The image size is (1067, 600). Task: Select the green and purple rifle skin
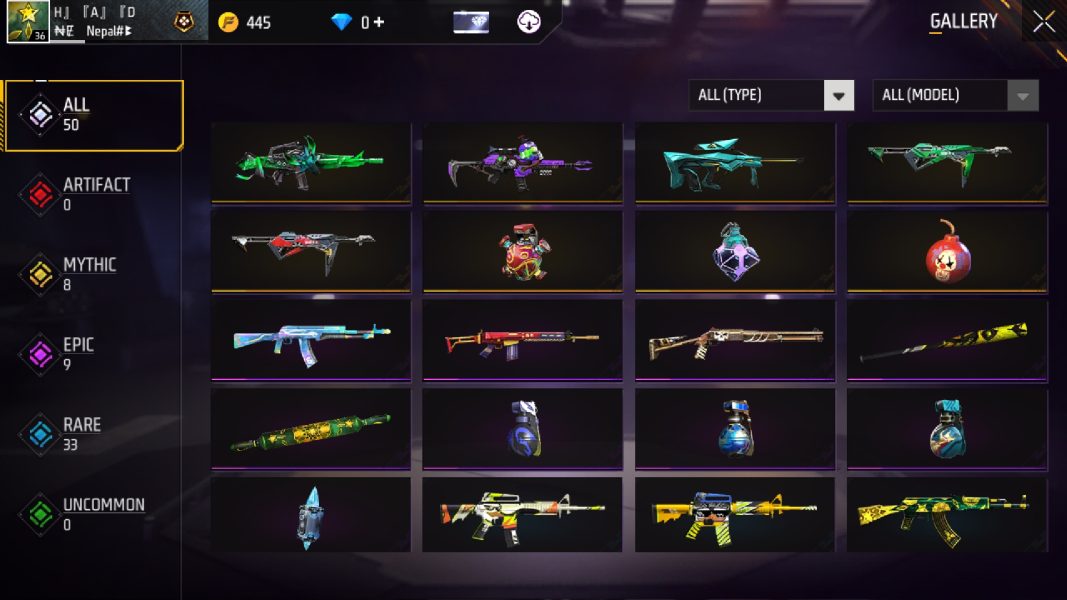[x=522, y=162]
